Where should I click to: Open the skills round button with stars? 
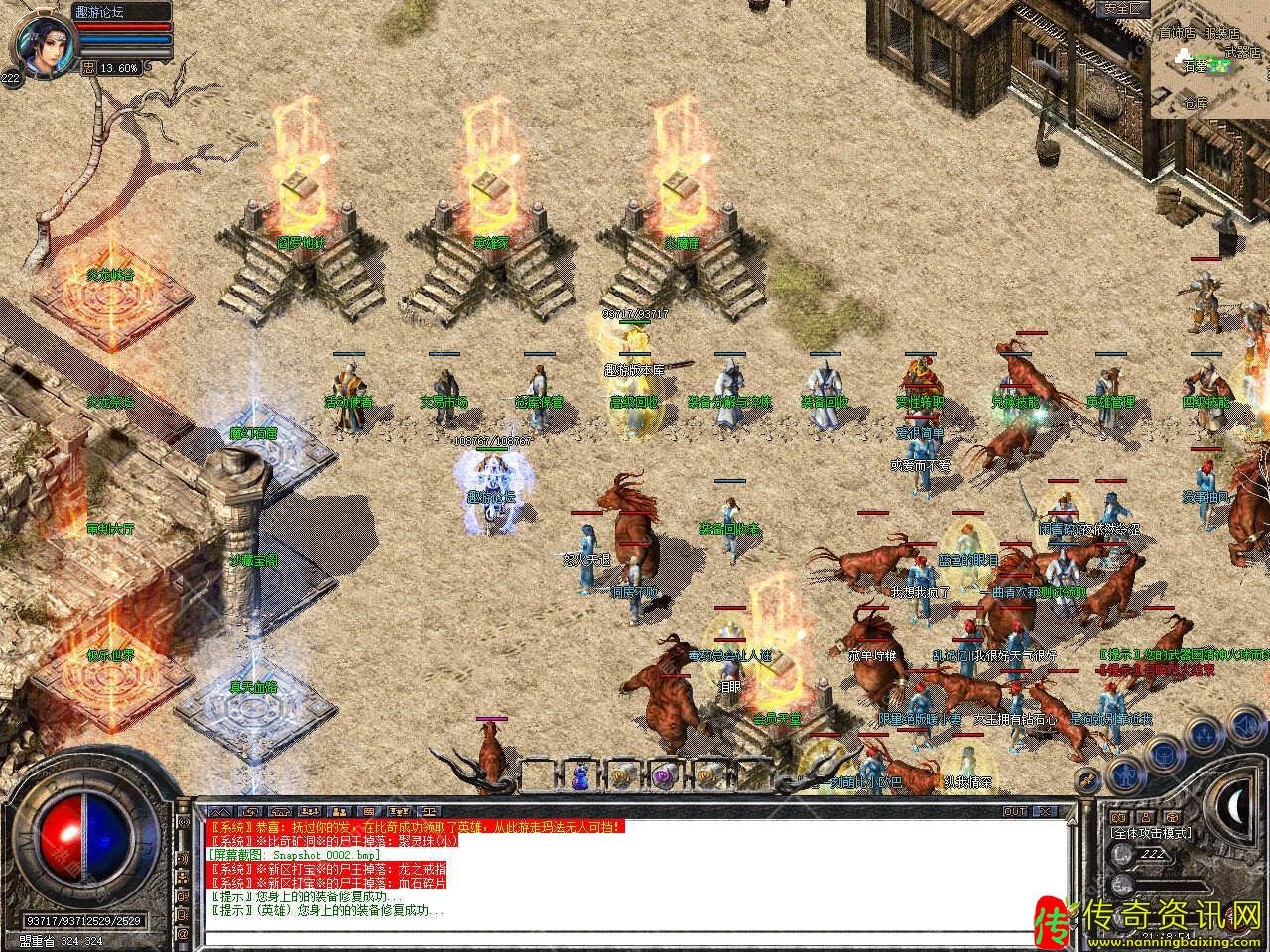(1204, 735)
